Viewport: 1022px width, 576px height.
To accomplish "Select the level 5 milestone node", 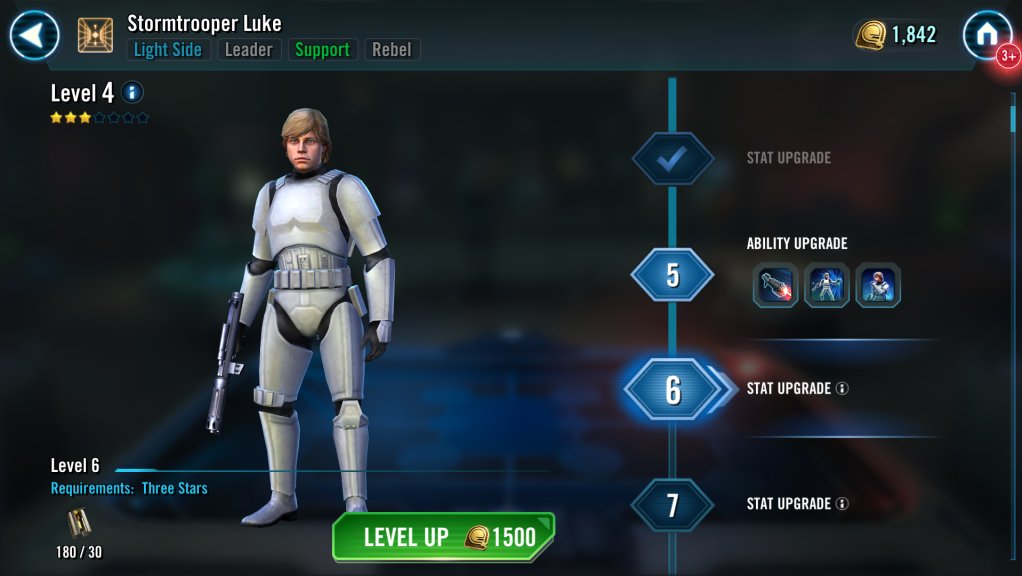I will click(672, 275).
